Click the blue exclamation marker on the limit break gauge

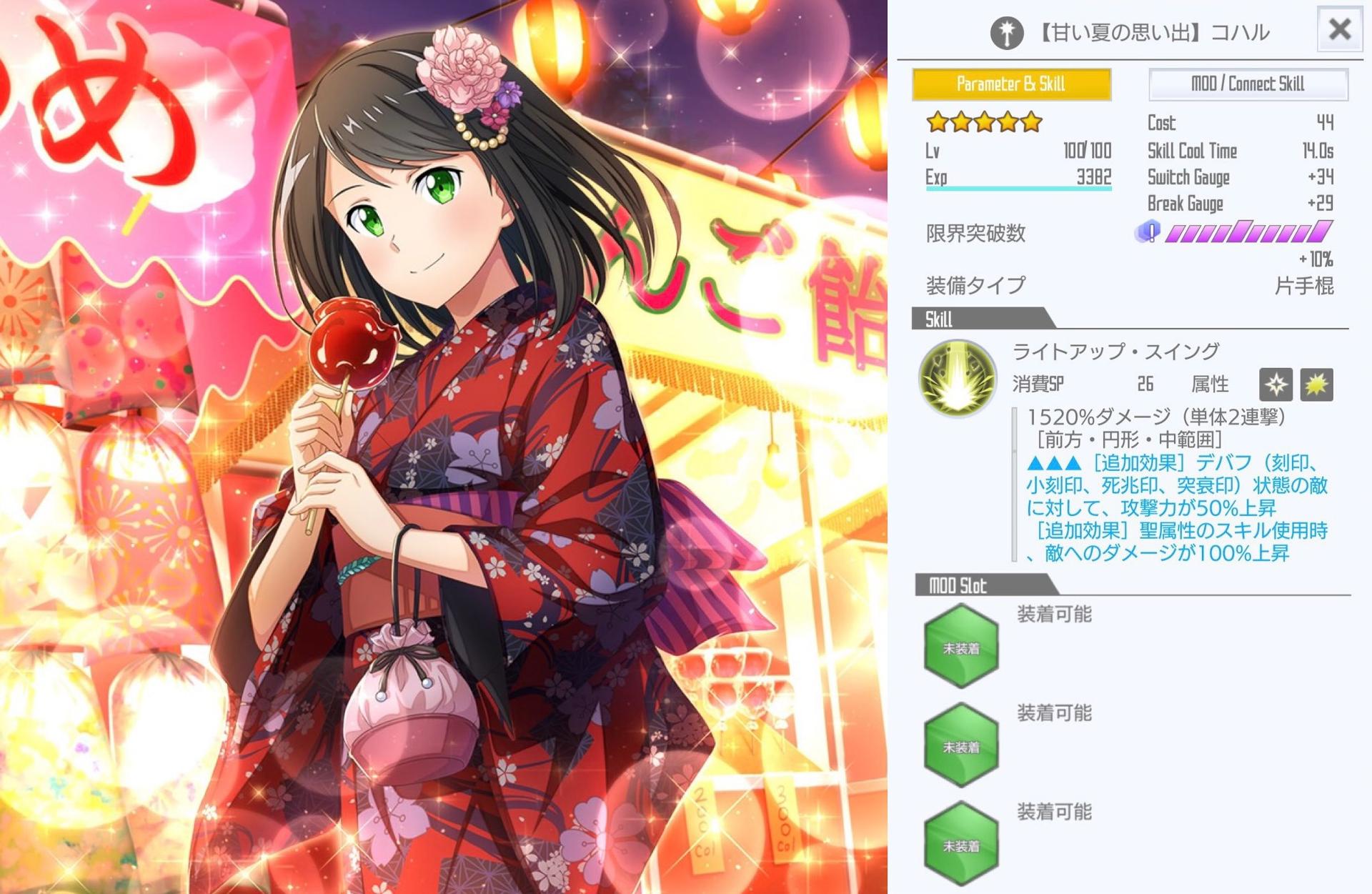pyautogui.click(x=1151, y=232)
